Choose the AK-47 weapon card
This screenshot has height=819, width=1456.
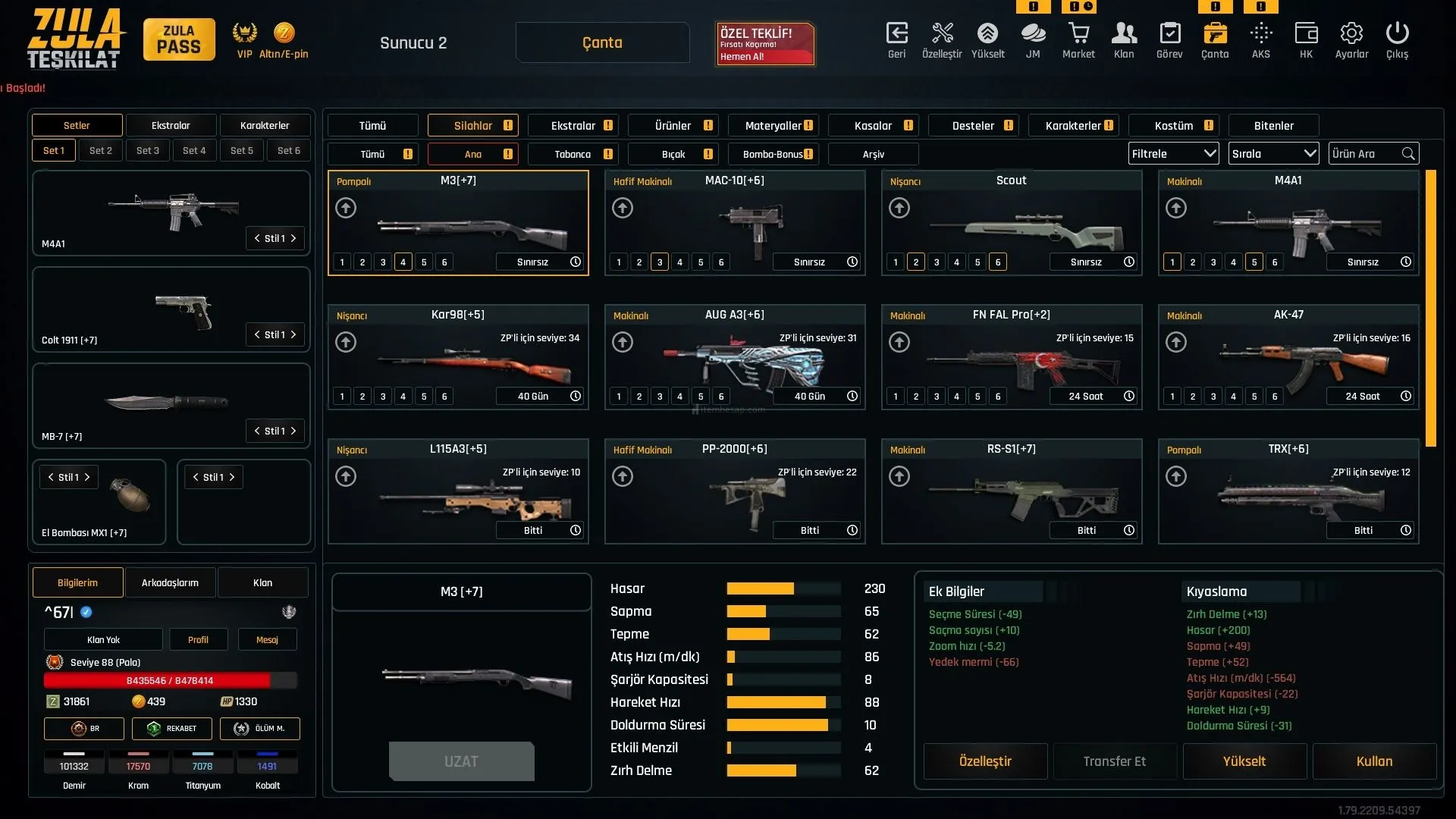1288,356
